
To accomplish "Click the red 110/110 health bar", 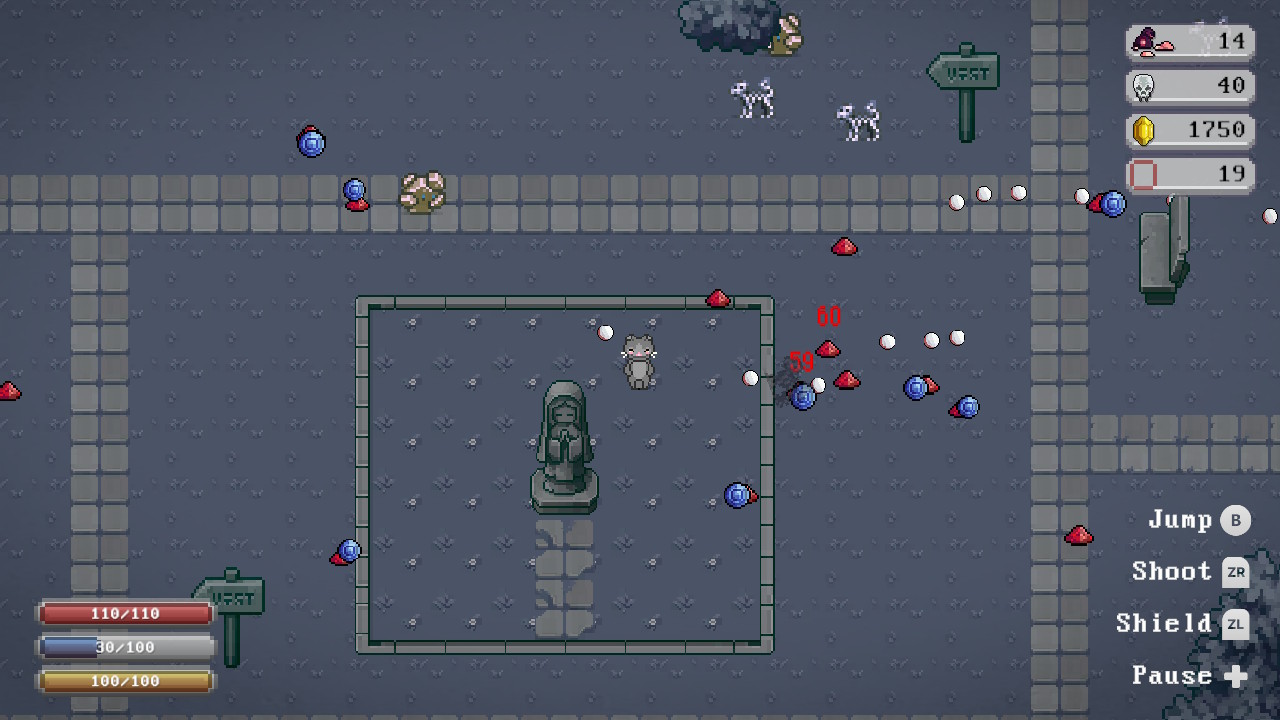I will 124,613.
